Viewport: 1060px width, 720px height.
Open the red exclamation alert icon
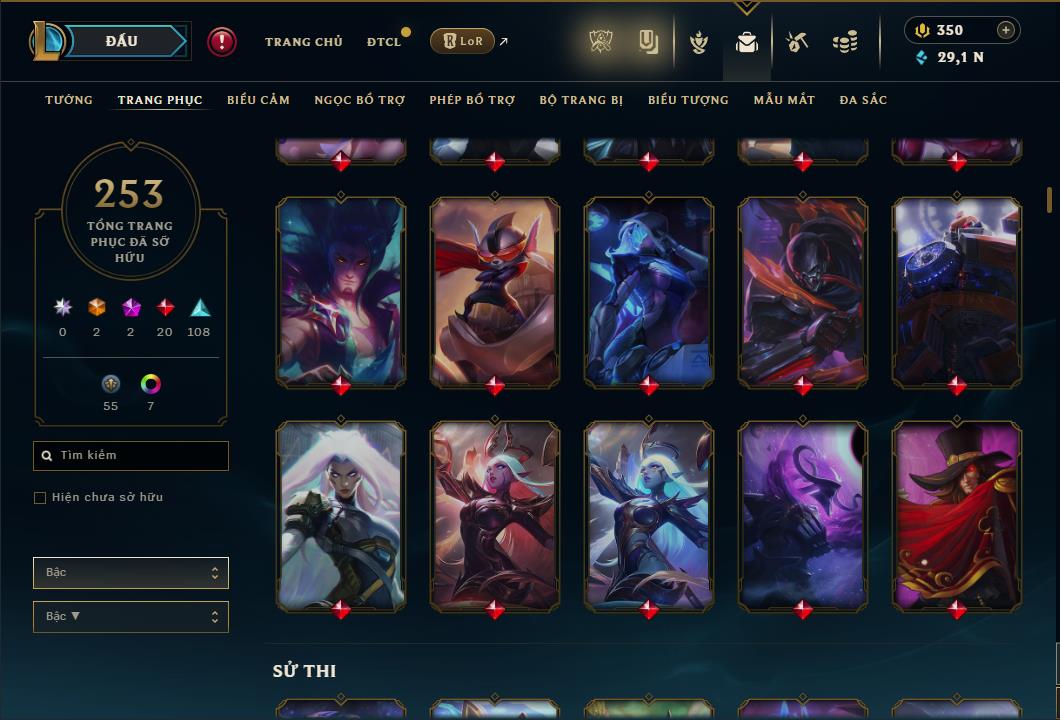click(x=222, y=41)
